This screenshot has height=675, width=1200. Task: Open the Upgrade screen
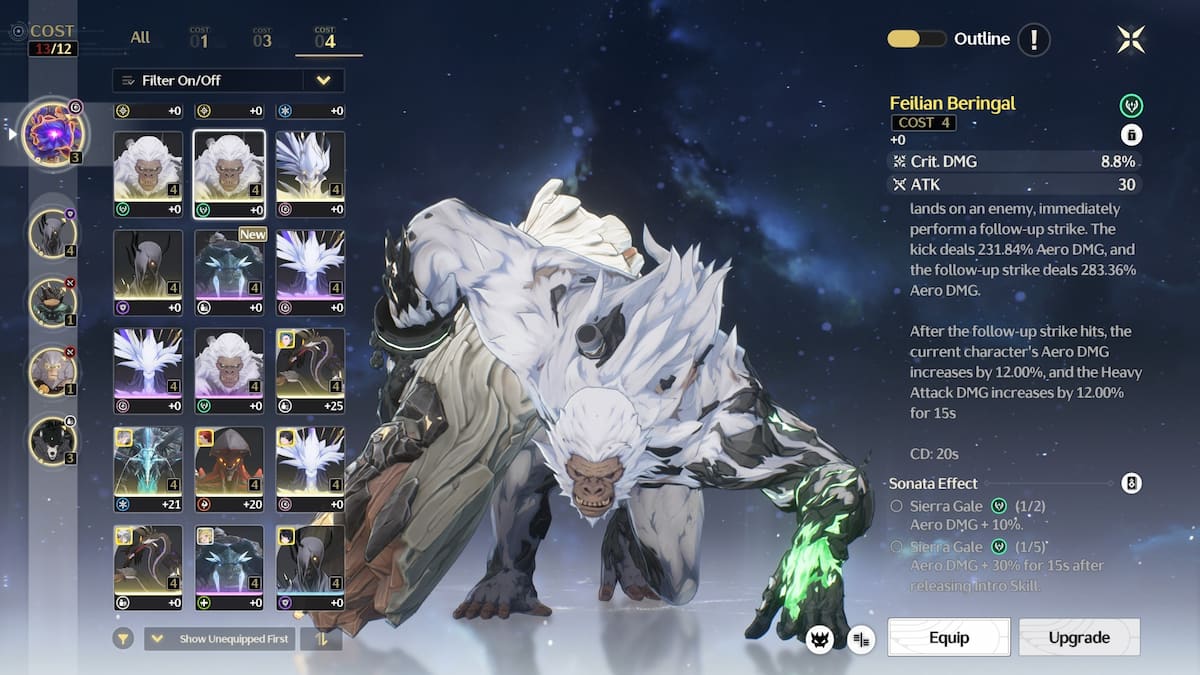[x=1079, y=637]
